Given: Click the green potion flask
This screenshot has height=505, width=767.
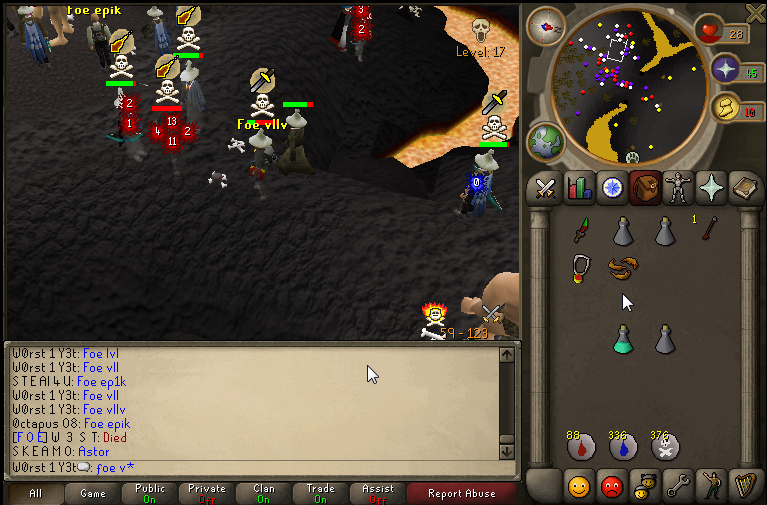Looking at the screenshot, I should [623, 340].
